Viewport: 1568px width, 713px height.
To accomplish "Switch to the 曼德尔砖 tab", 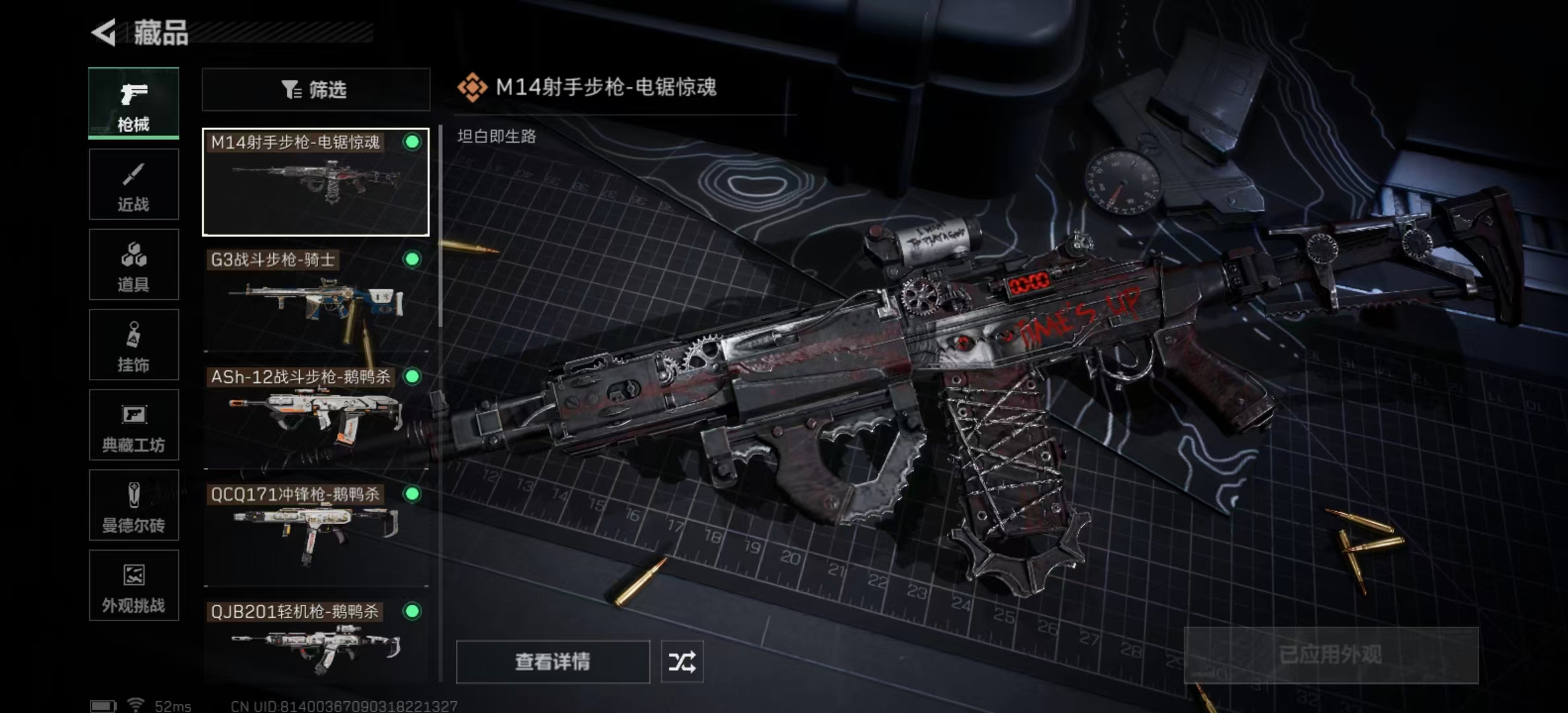I will [133, 505].
